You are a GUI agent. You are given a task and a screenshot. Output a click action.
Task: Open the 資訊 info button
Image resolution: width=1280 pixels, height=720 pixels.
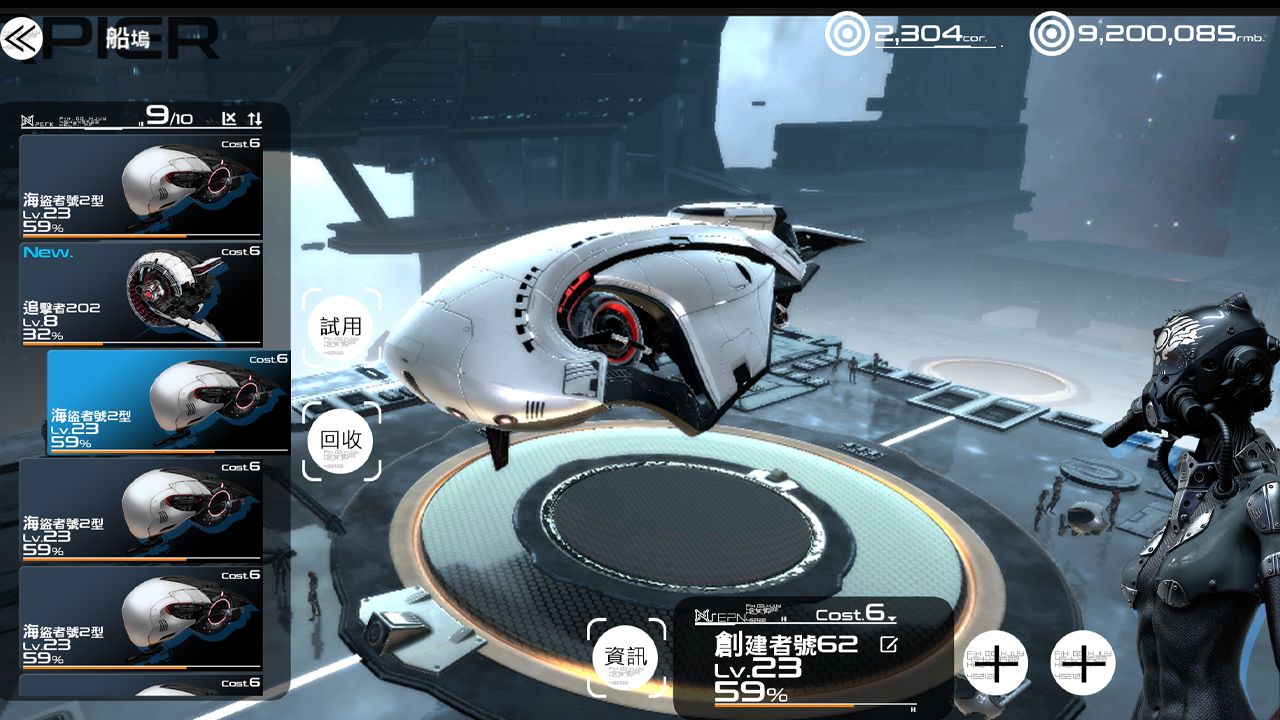[625, 657]
